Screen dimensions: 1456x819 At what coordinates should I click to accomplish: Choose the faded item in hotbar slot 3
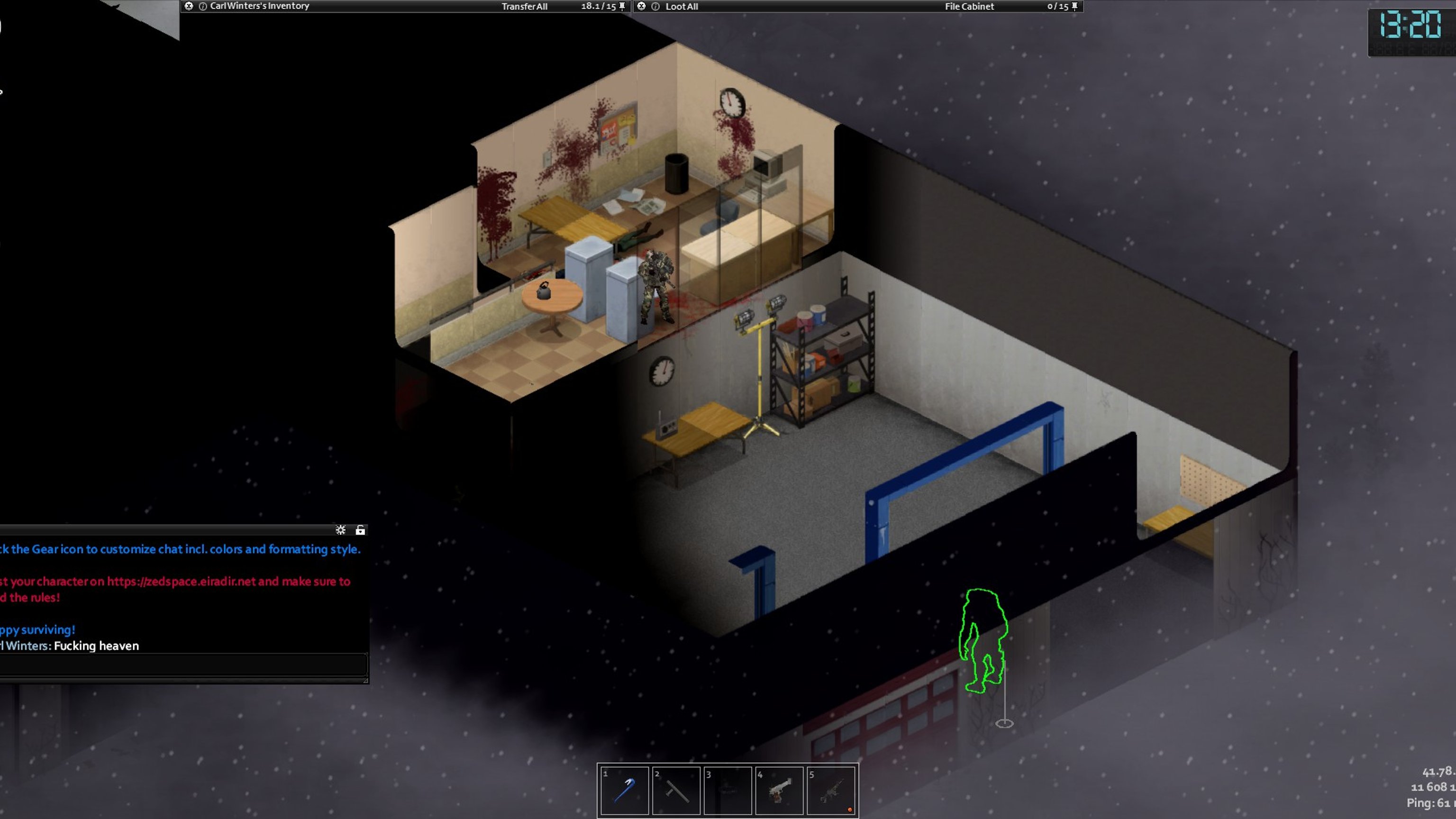click(728, 790)
